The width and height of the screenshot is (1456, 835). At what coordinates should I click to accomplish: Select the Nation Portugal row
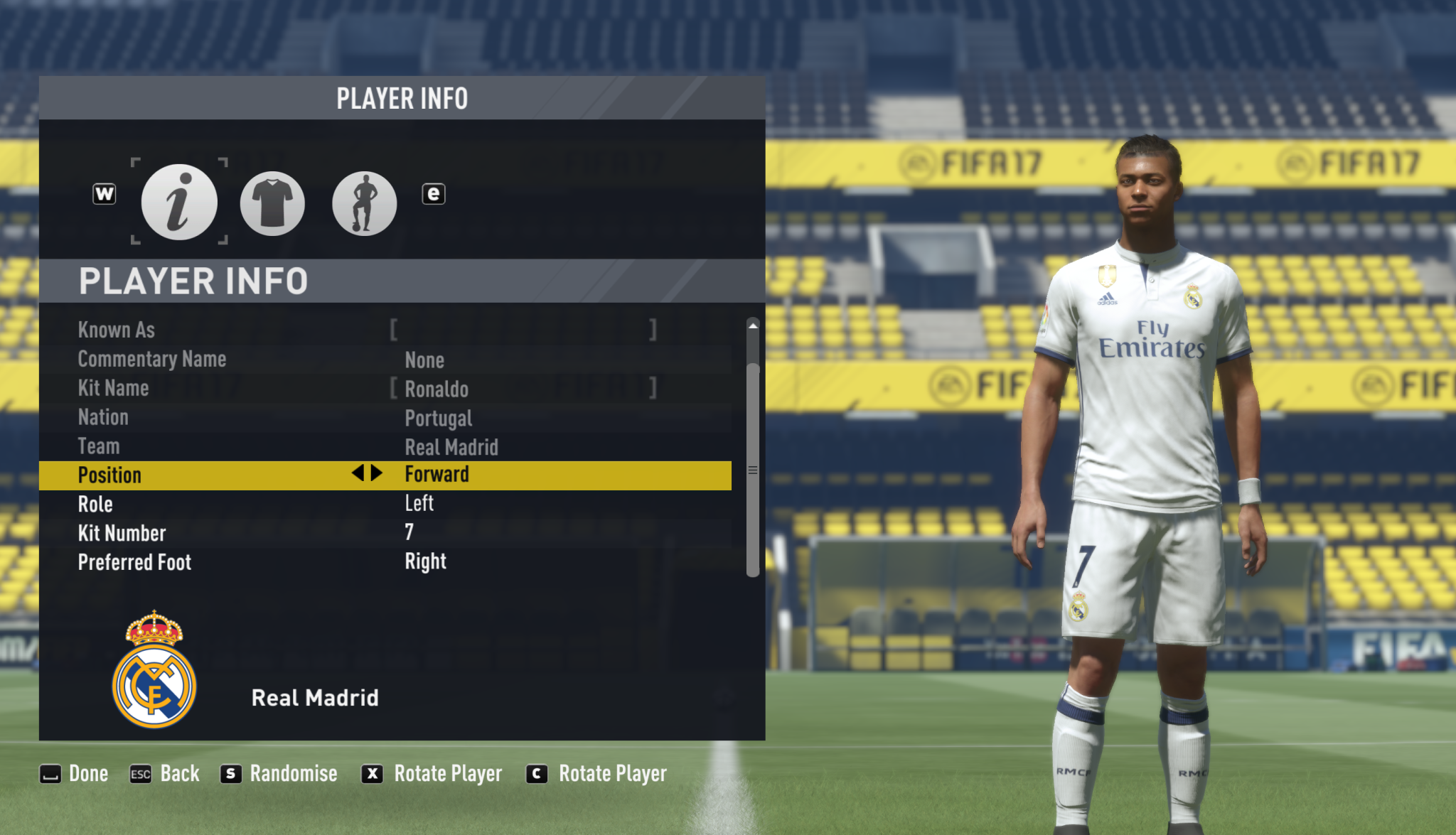coord(384,418)
